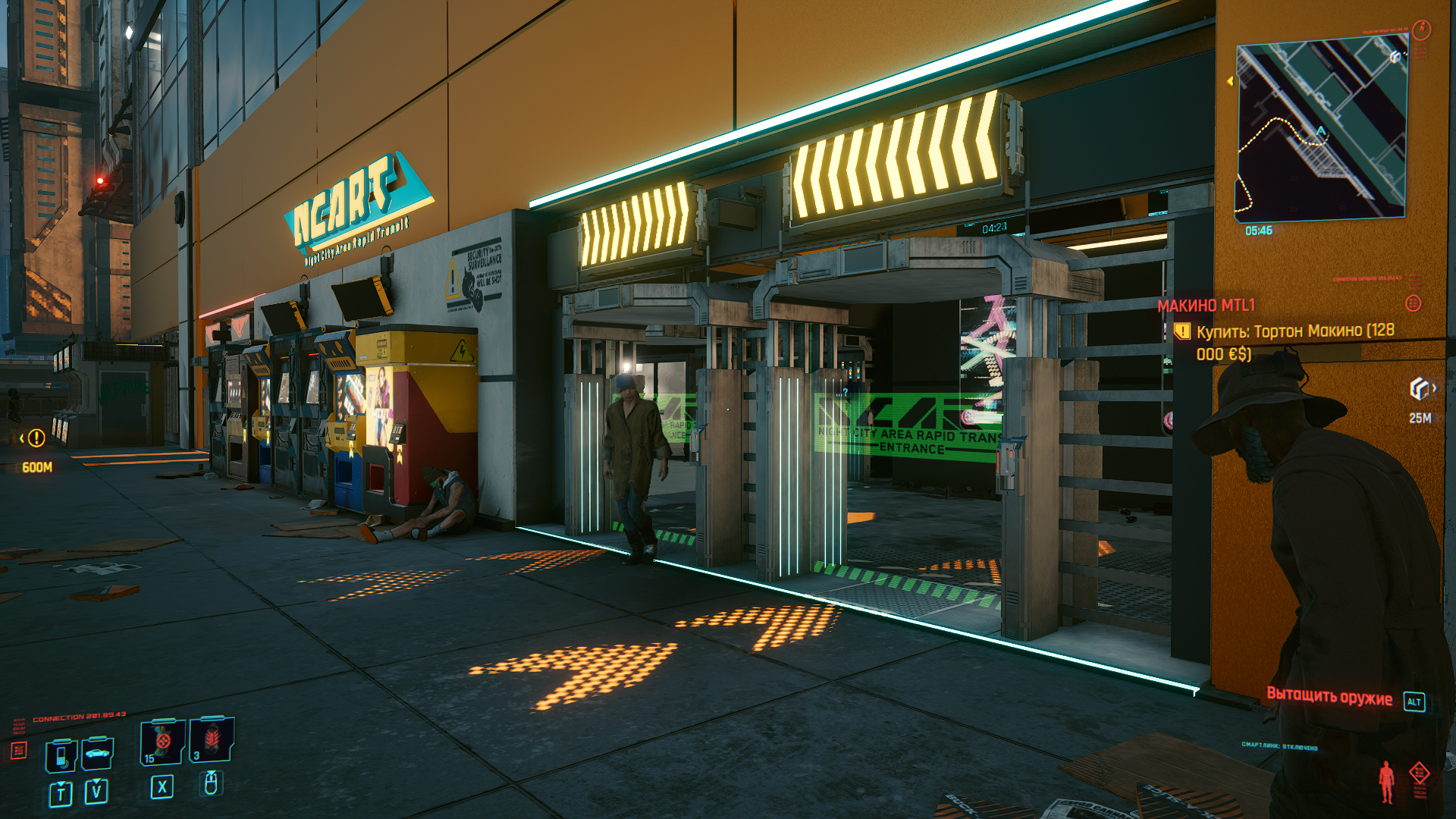Open the phone quick-slot
The height and width of the screenshot is (819, 1456).
(61, 755)
